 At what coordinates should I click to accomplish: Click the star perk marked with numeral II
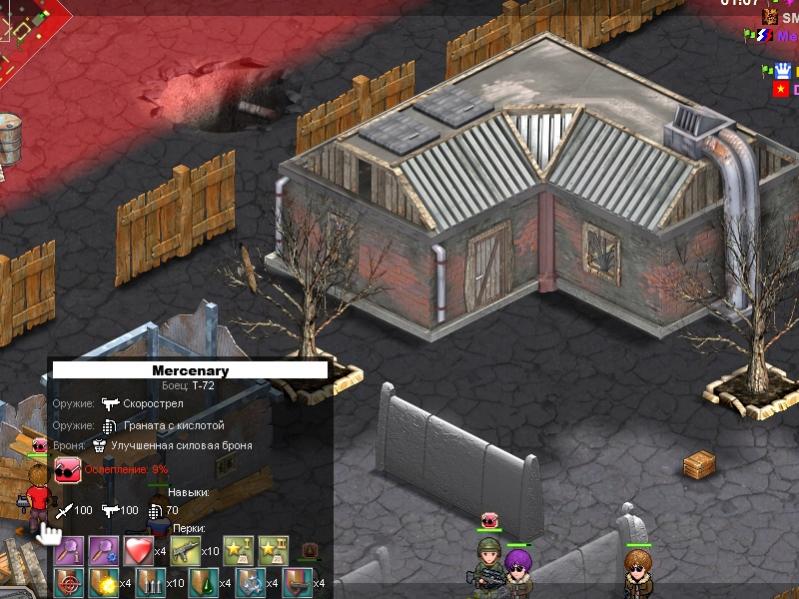pos(271,550)
